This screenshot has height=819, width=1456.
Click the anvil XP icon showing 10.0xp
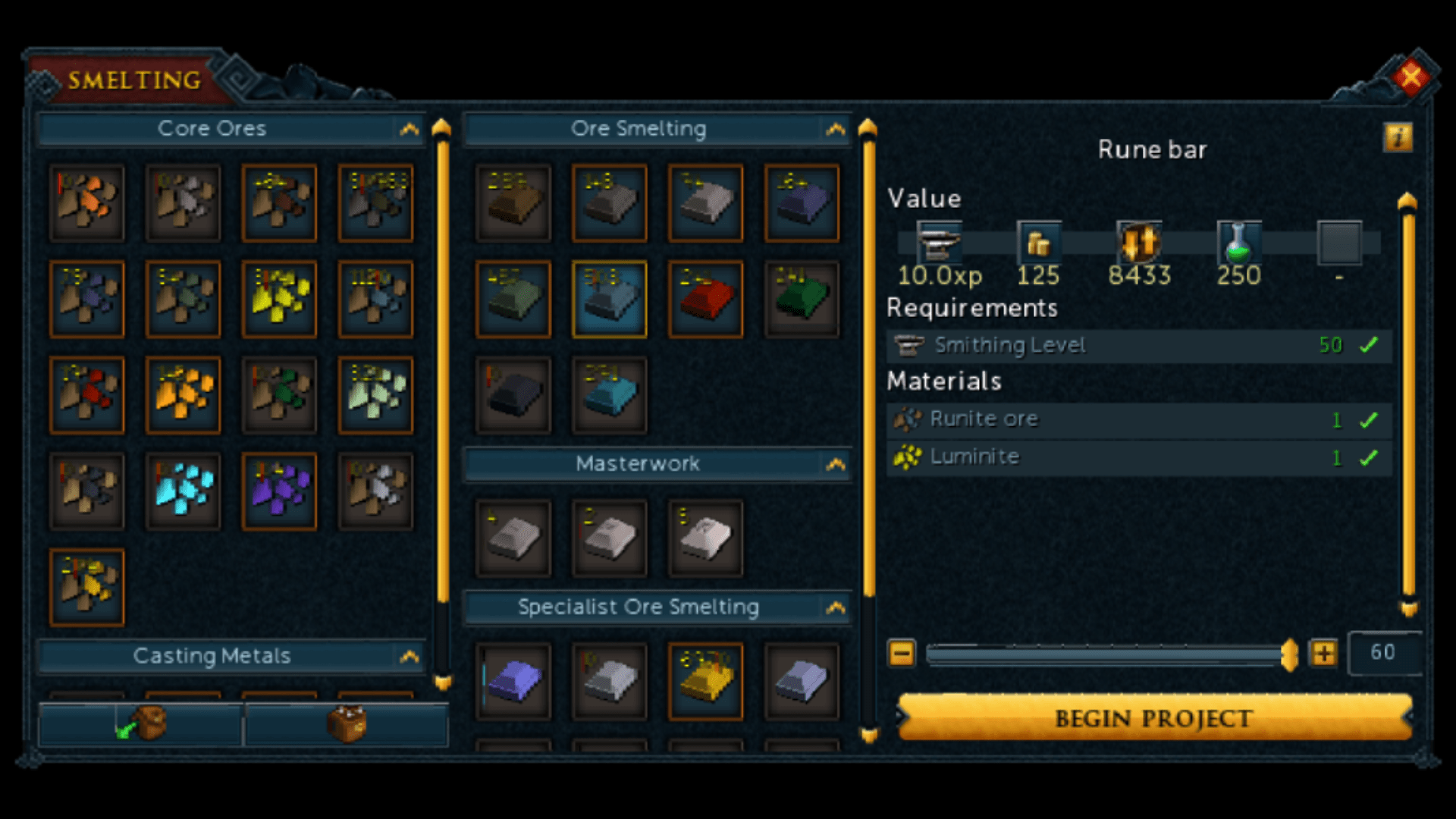tap(940, 241)
